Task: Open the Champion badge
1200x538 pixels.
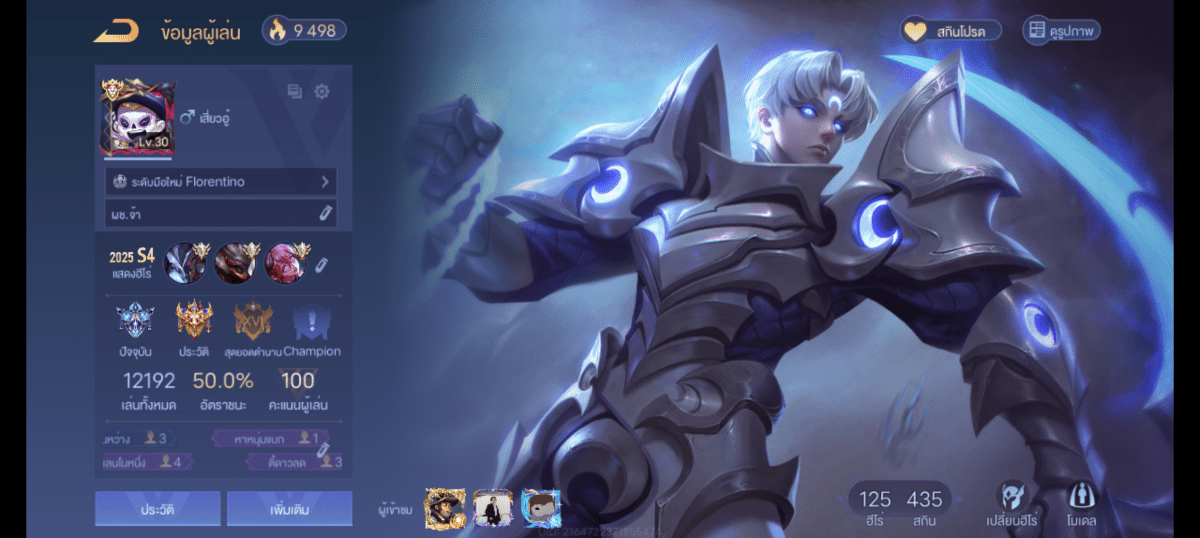Action: [311, 322]
